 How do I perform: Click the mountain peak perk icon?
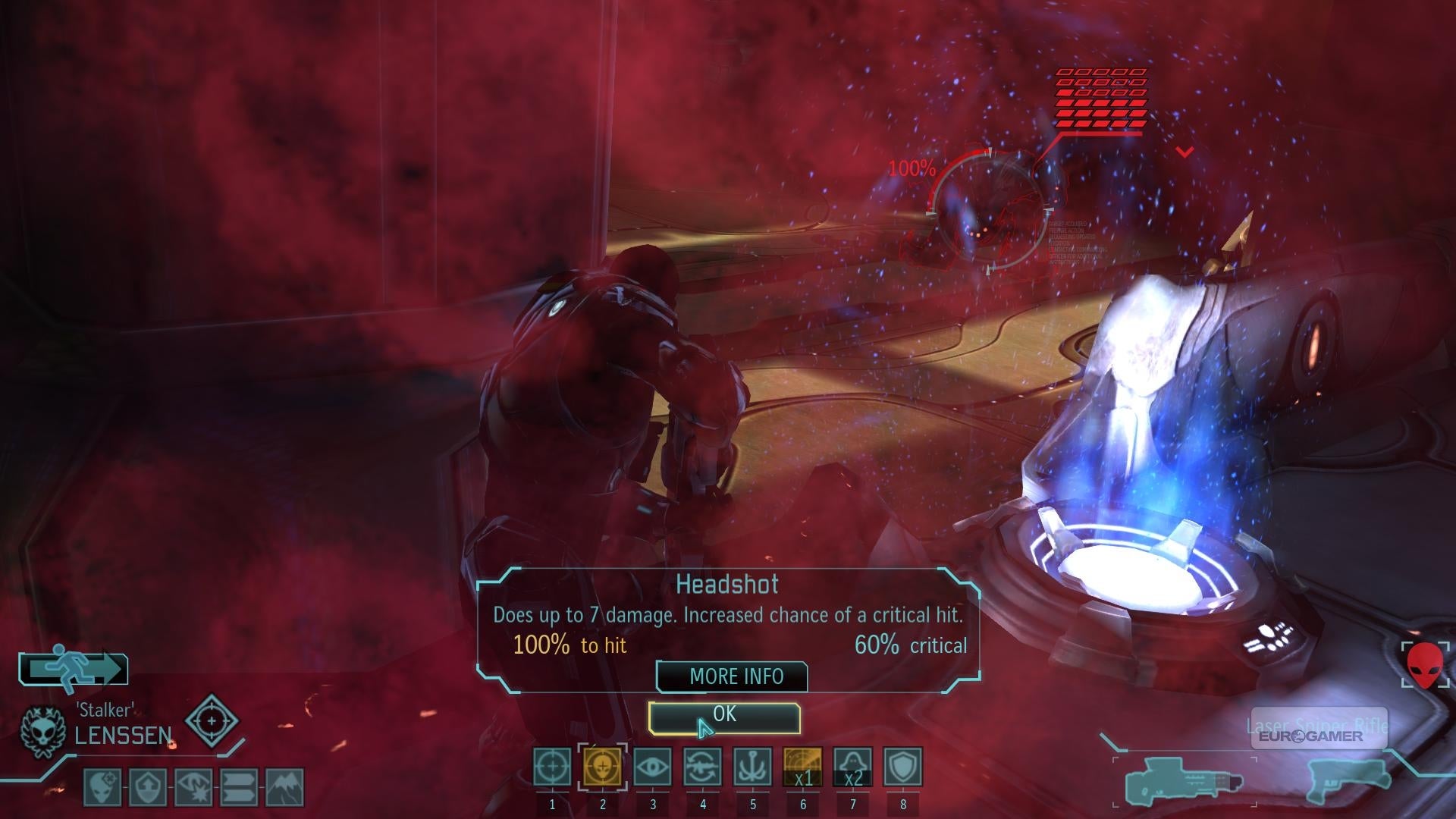click(285, 788)
